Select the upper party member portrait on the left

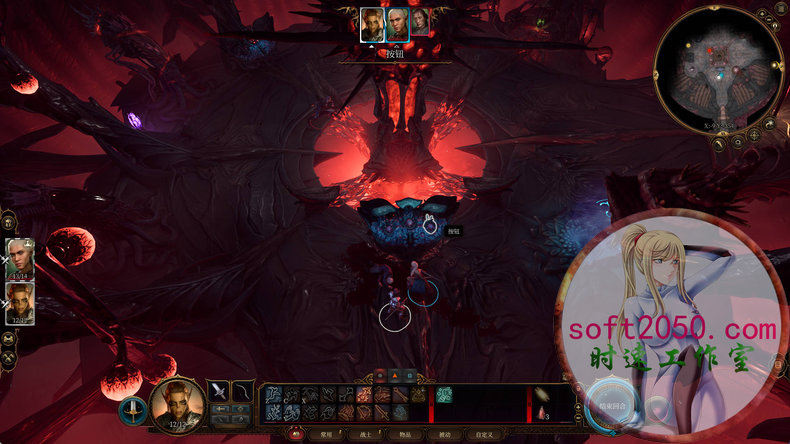point(21,258)
